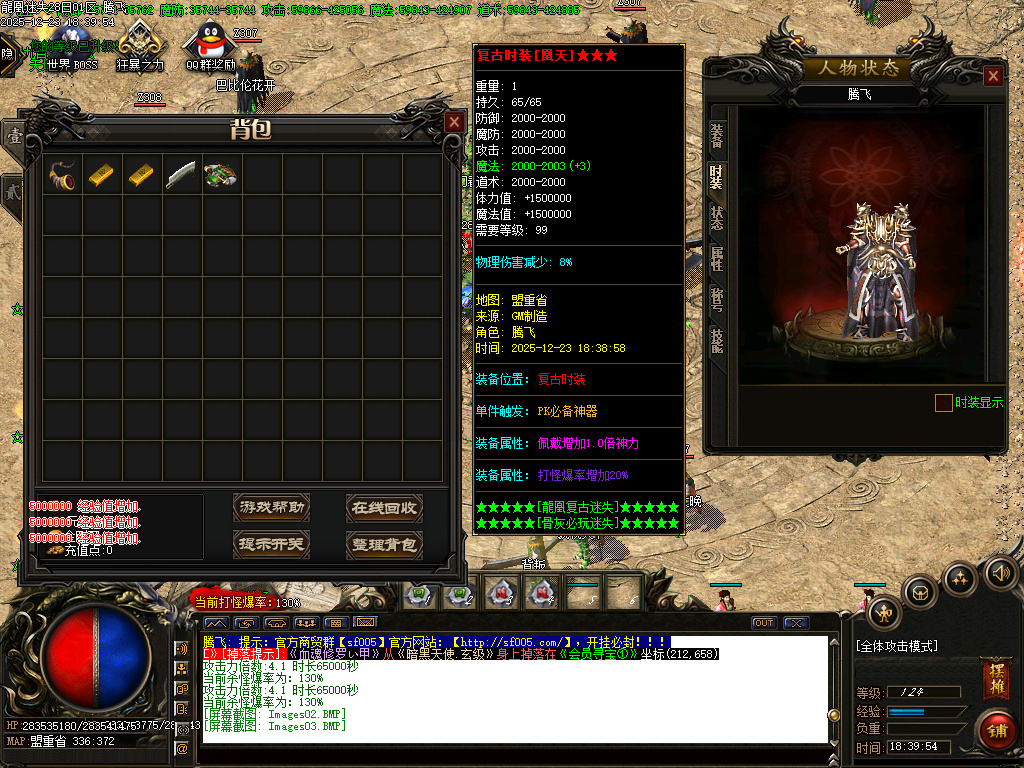Screen dimensions: 1024x768
Task: Toggle the 提示开关 hint switch button
Action: point(271,545)
